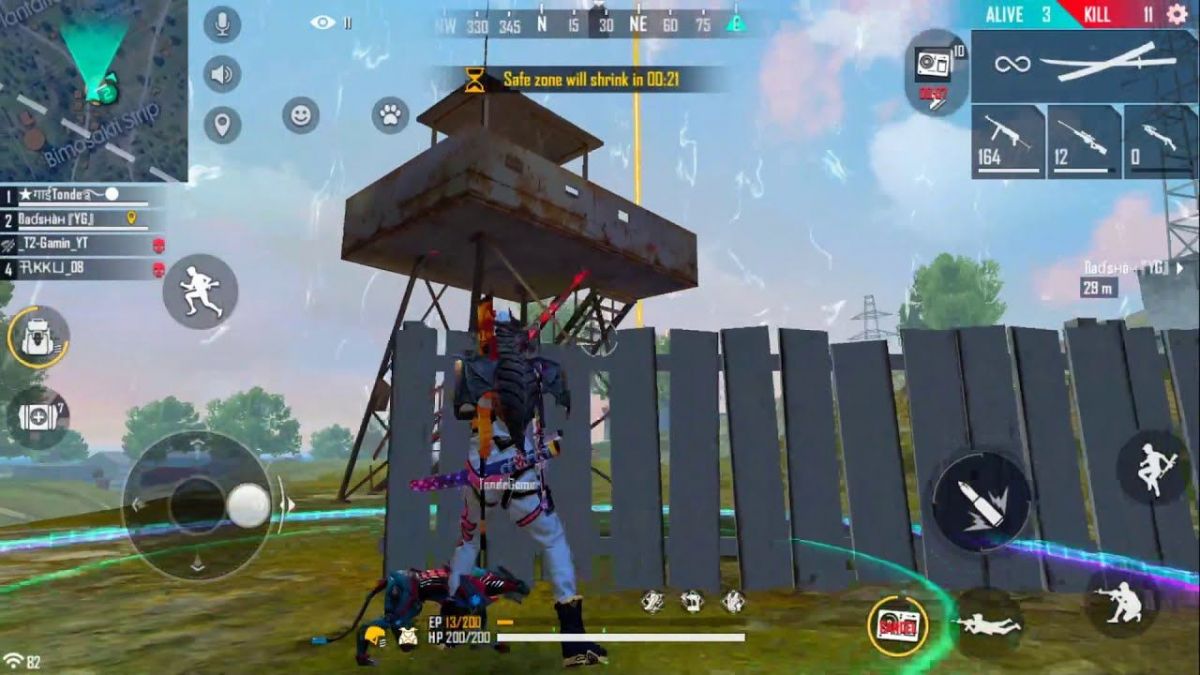Image resolution: width=1200 pixels, height=675 pixels.
Task: Open the smiley emote menu
Action: (x=300, y=115)
